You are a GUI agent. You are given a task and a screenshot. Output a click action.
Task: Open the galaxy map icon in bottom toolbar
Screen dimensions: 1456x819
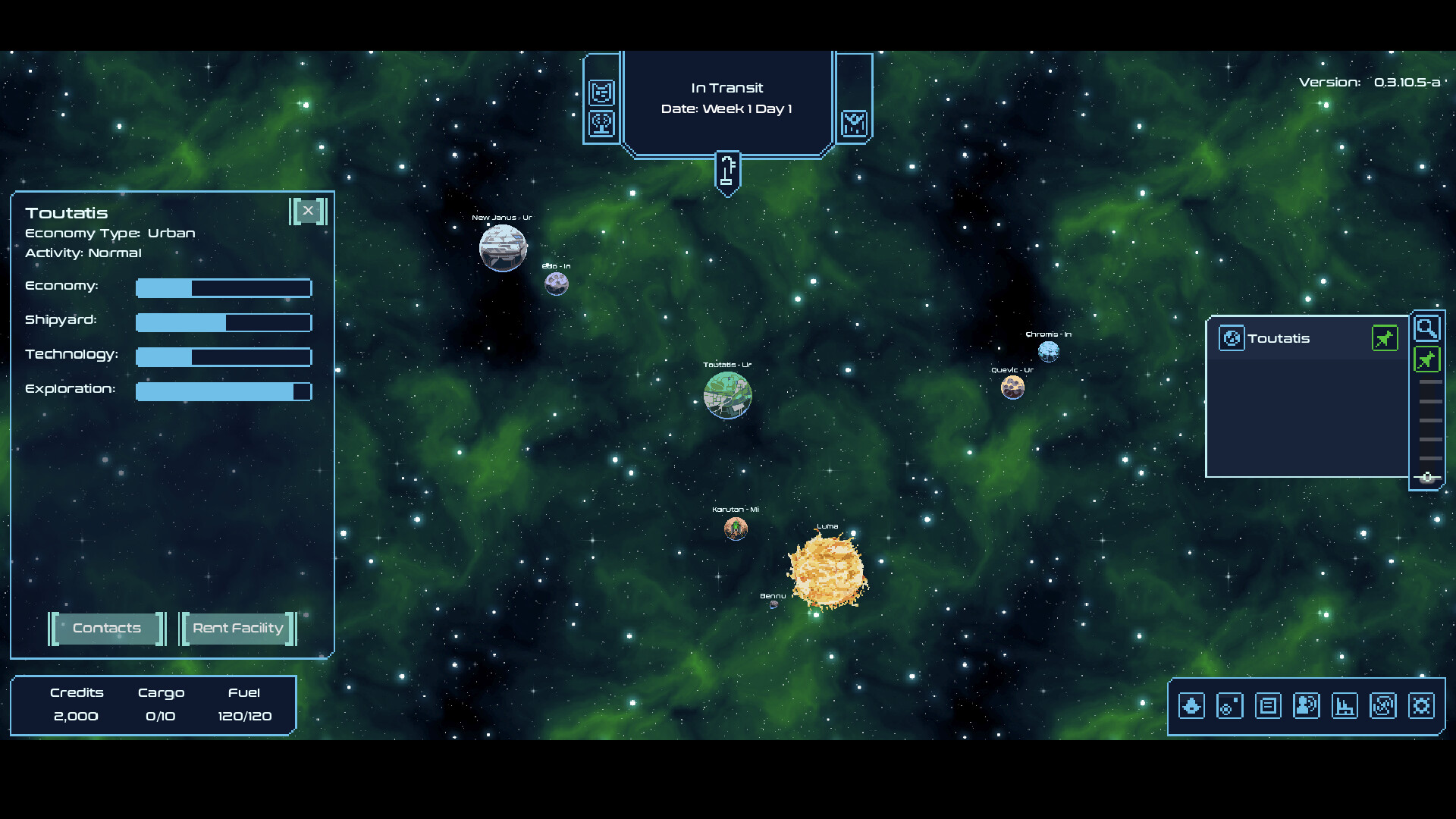[x=1383, y=705]
